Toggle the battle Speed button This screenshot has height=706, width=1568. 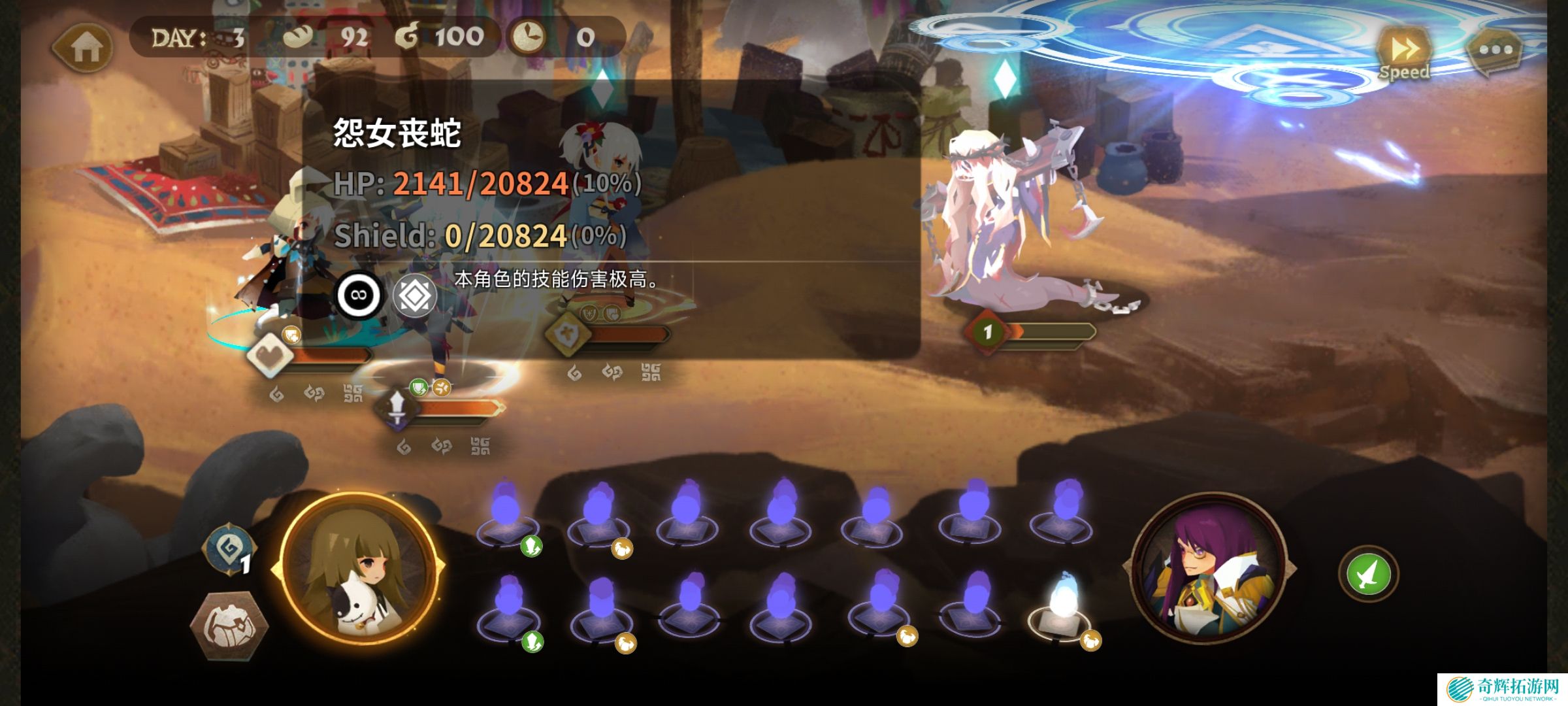(x=1404, y=52)
